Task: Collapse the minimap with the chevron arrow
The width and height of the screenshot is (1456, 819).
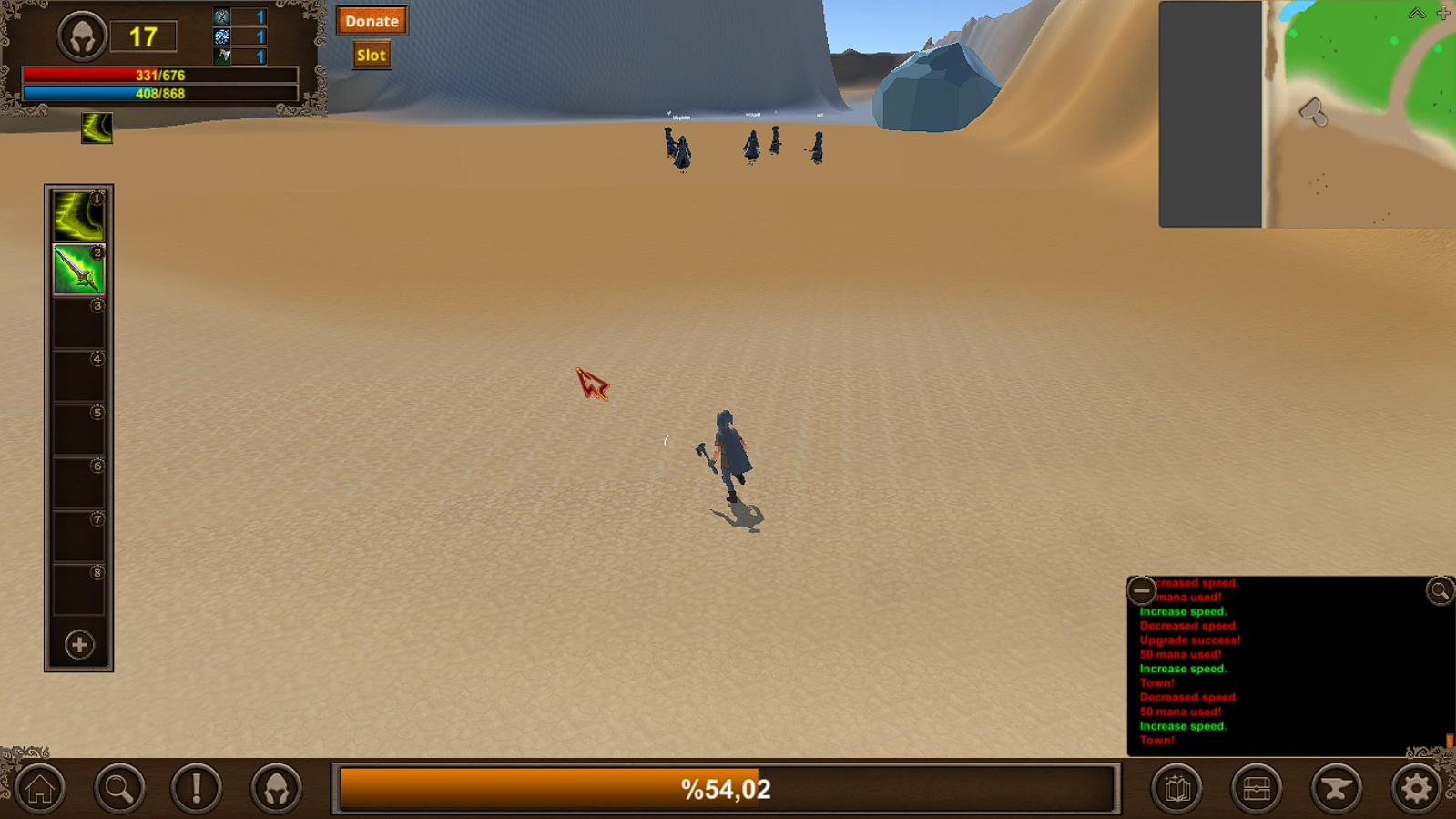Action: click(x=1417, y=14)
